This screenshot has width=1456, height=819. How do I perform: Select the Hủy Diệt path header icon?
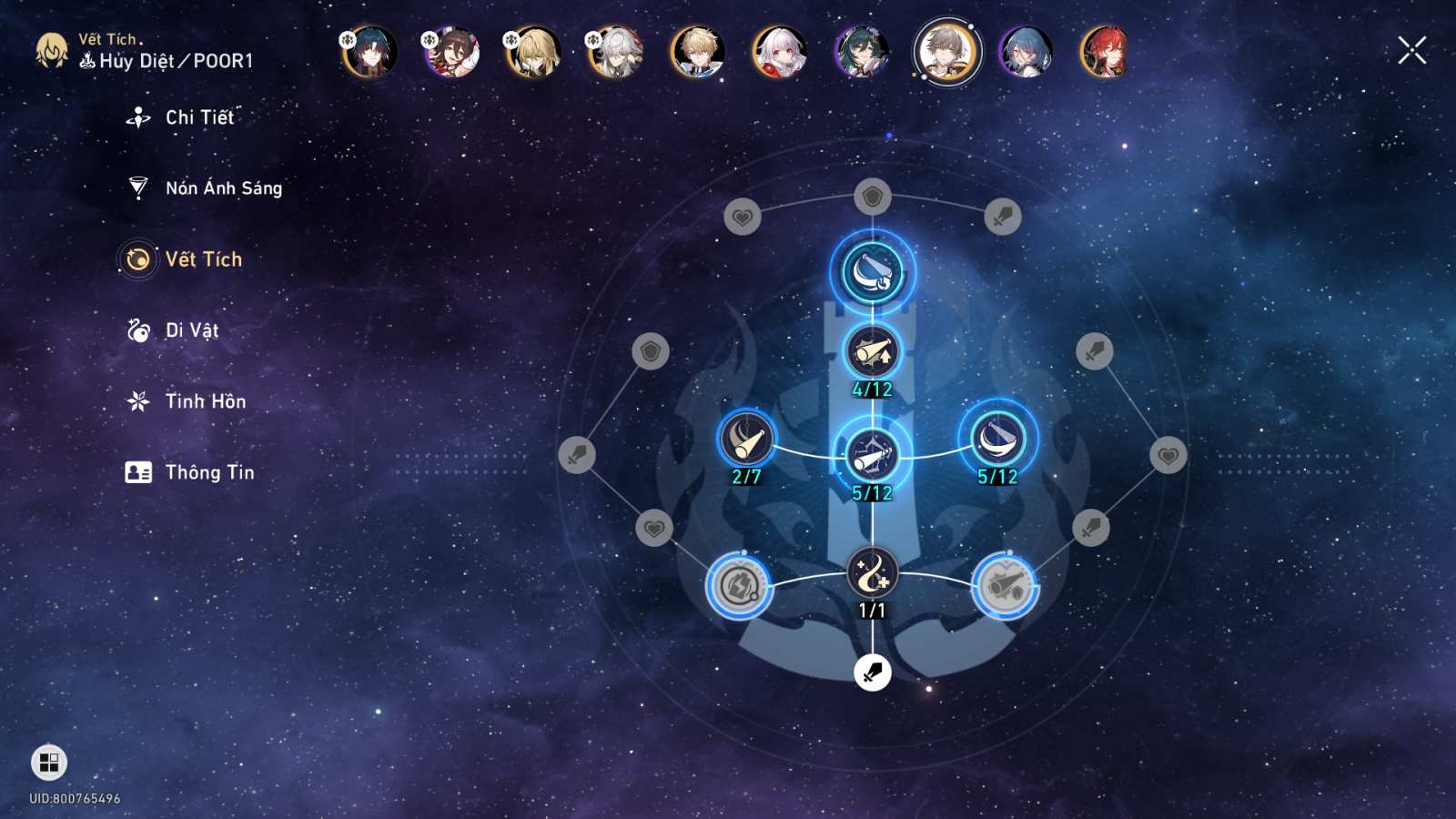(x=87, y=61)
